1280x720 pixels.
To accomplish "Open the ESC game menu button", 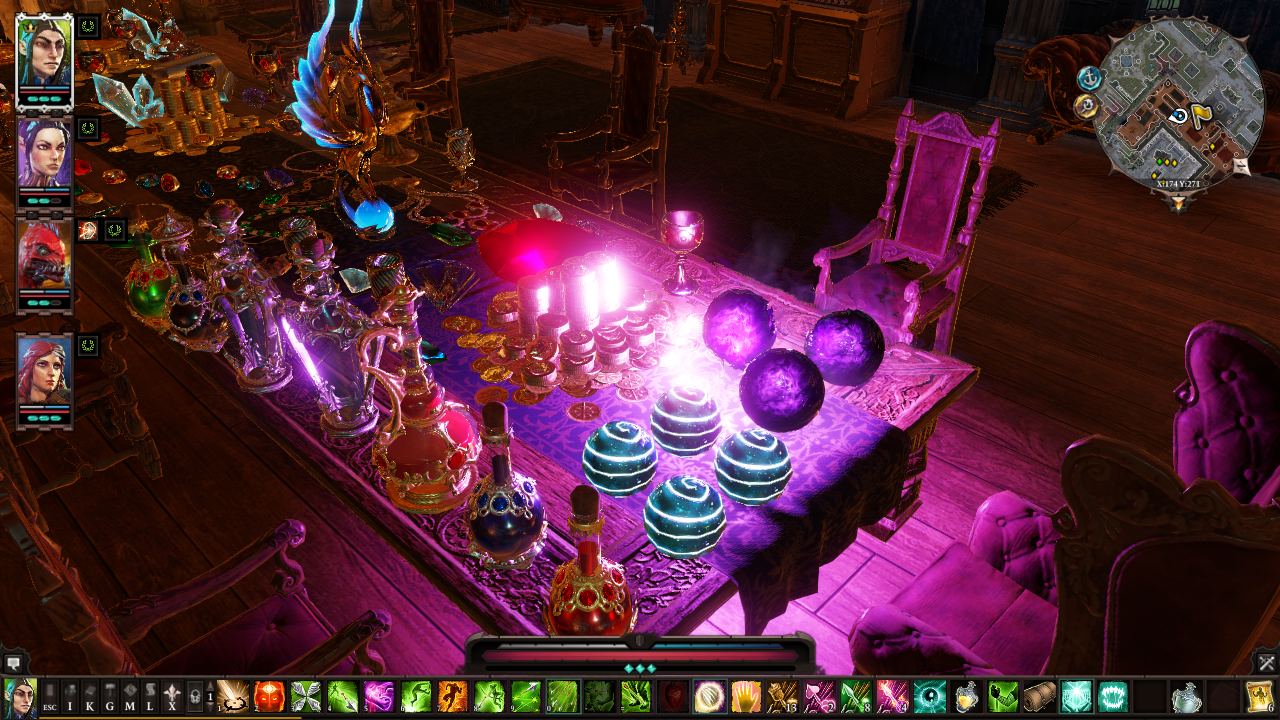I will (x=49, y=696).
